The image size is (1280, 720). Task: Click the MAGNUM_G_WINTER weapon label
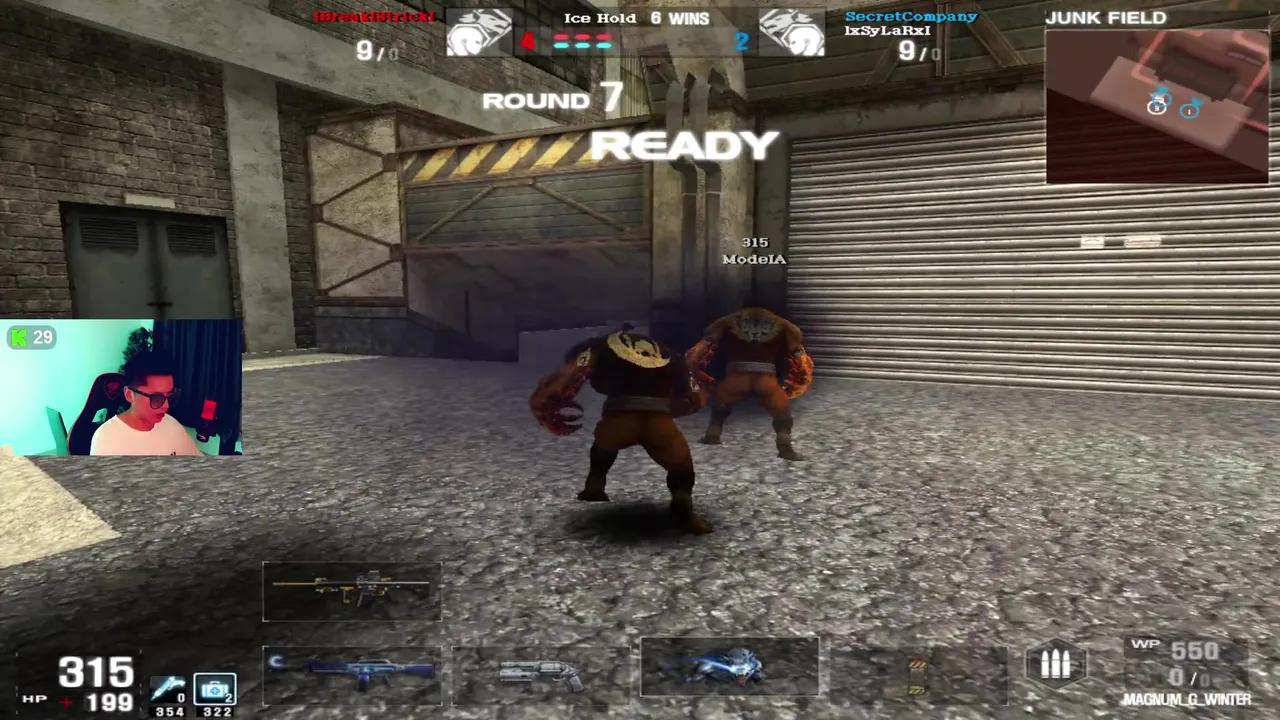pos(1186,699)
